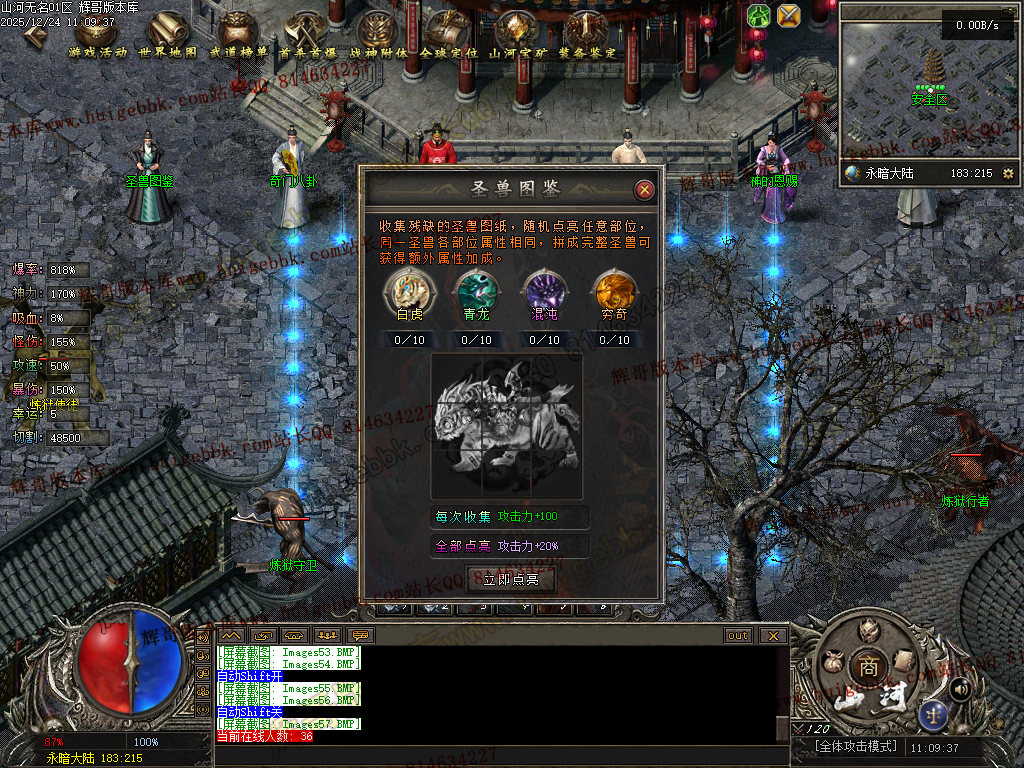1024x768 pixels.
Task: Choose the 混沌 beast icon
Action: tap(545, 291)
